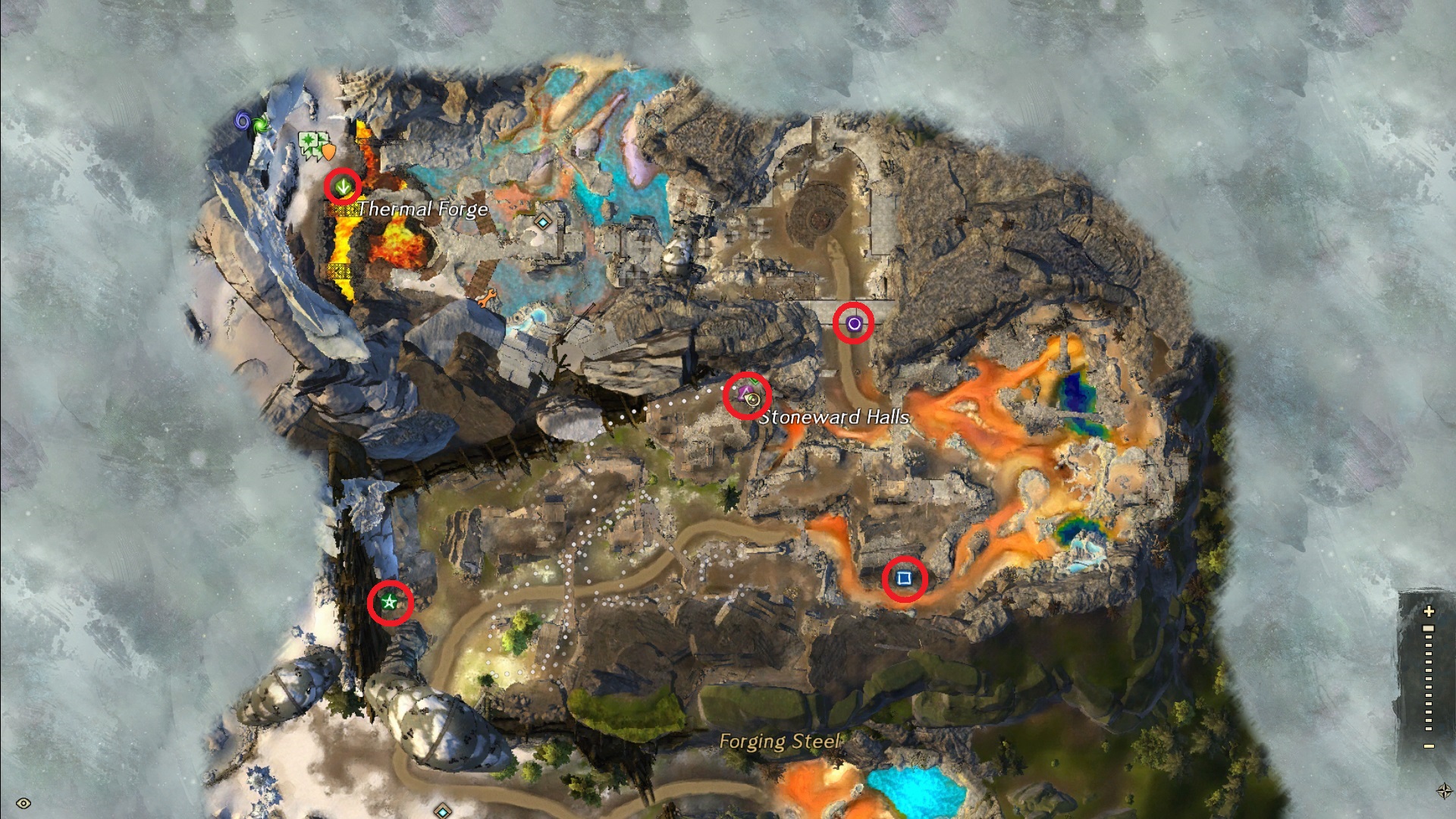Click the orange shield icon
This screenshot has width=1456, height=819.
click(328, 152)
